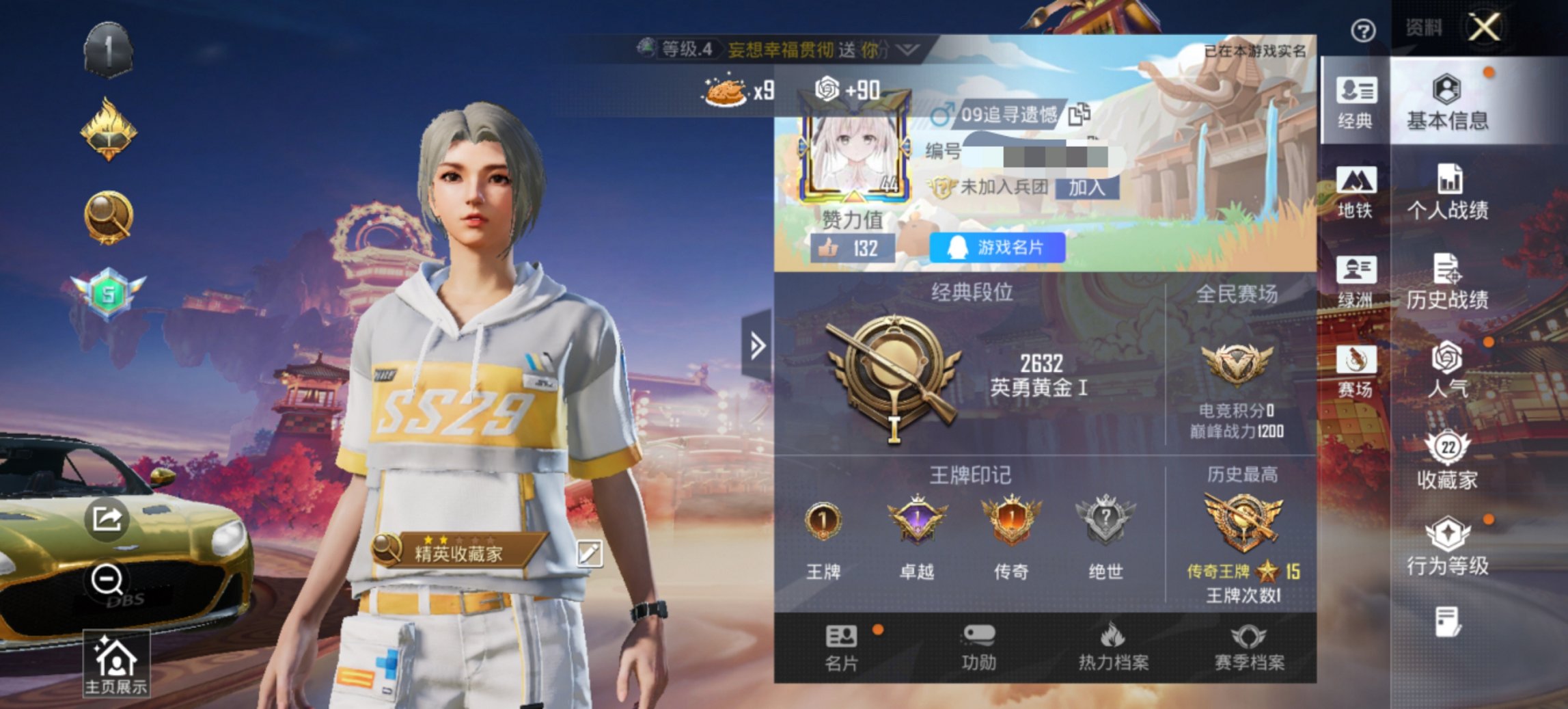Viewport: 1568px width, 709px height.
Task: Open the 个人战绩 personal stats panel
Action: pos(1448,198)
